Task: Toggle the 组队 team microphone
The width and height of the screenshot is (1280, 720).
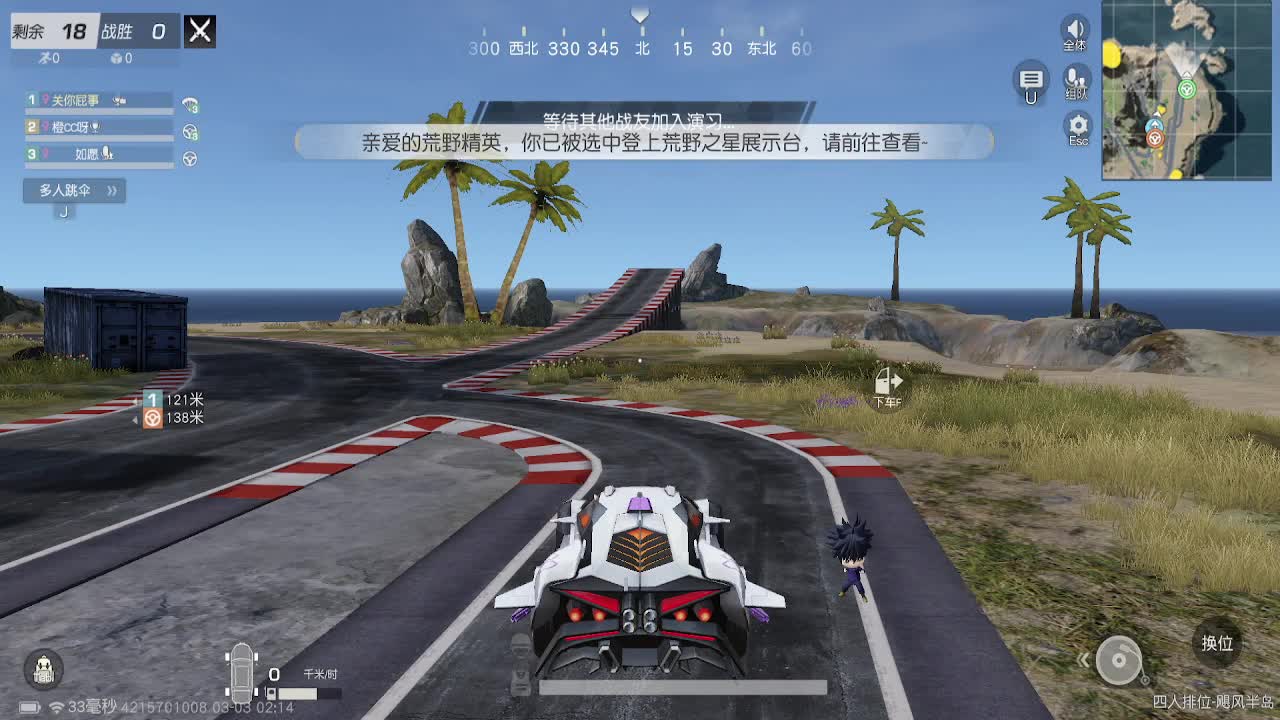Action: point(1076,80)
